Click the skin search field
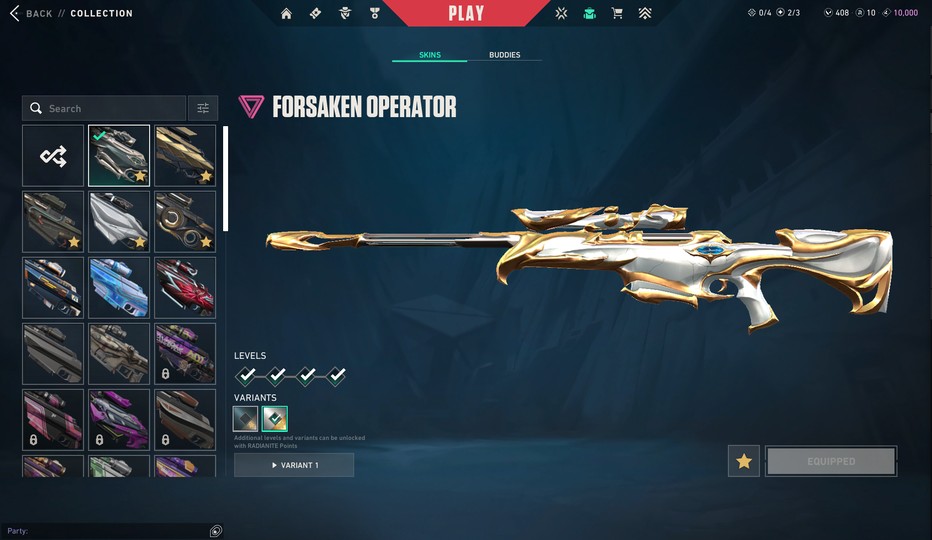The height and width of the screenshot is (540, 932). 105,108
